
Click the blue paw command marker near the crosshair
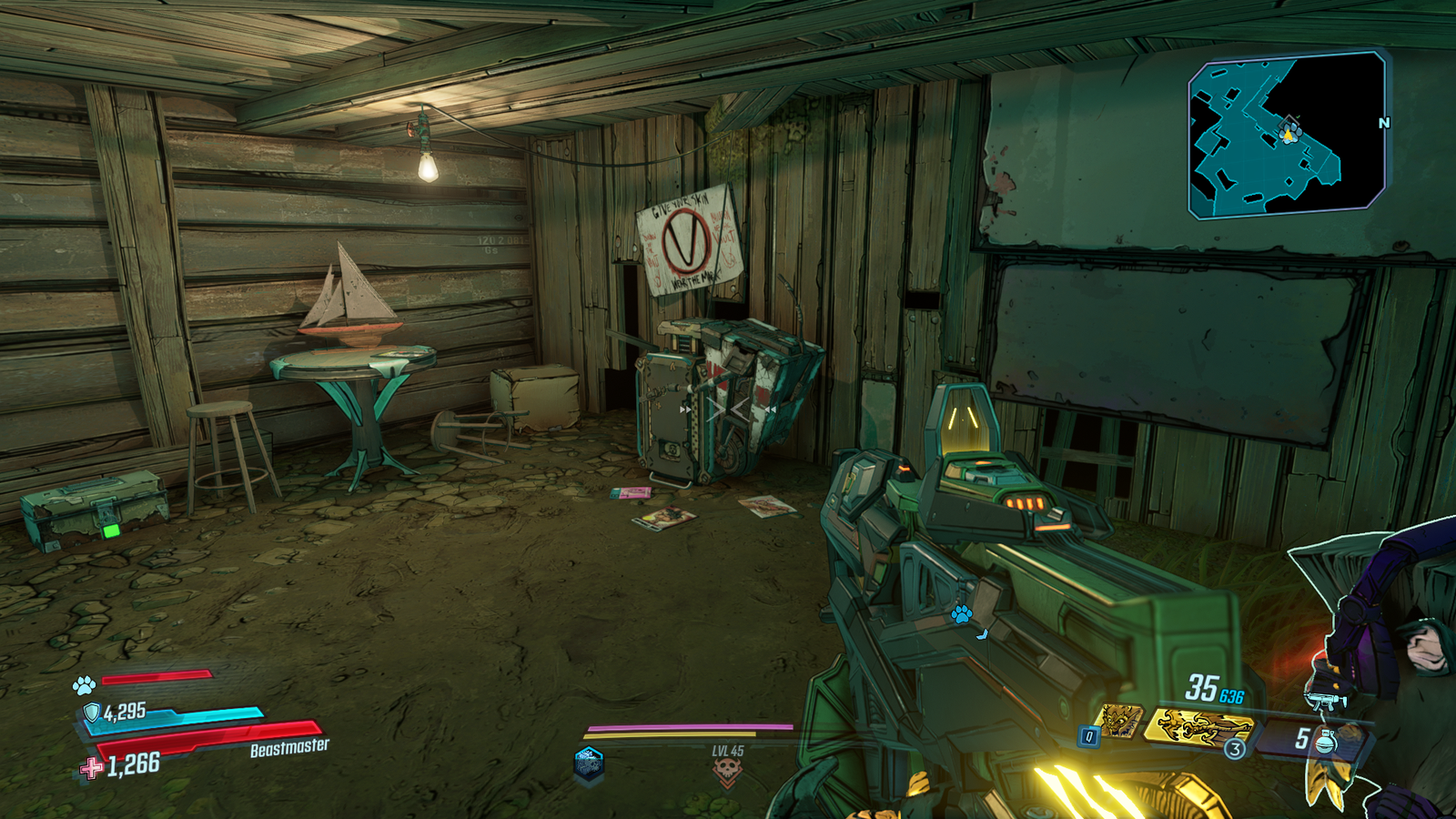(x=961, y=614)
